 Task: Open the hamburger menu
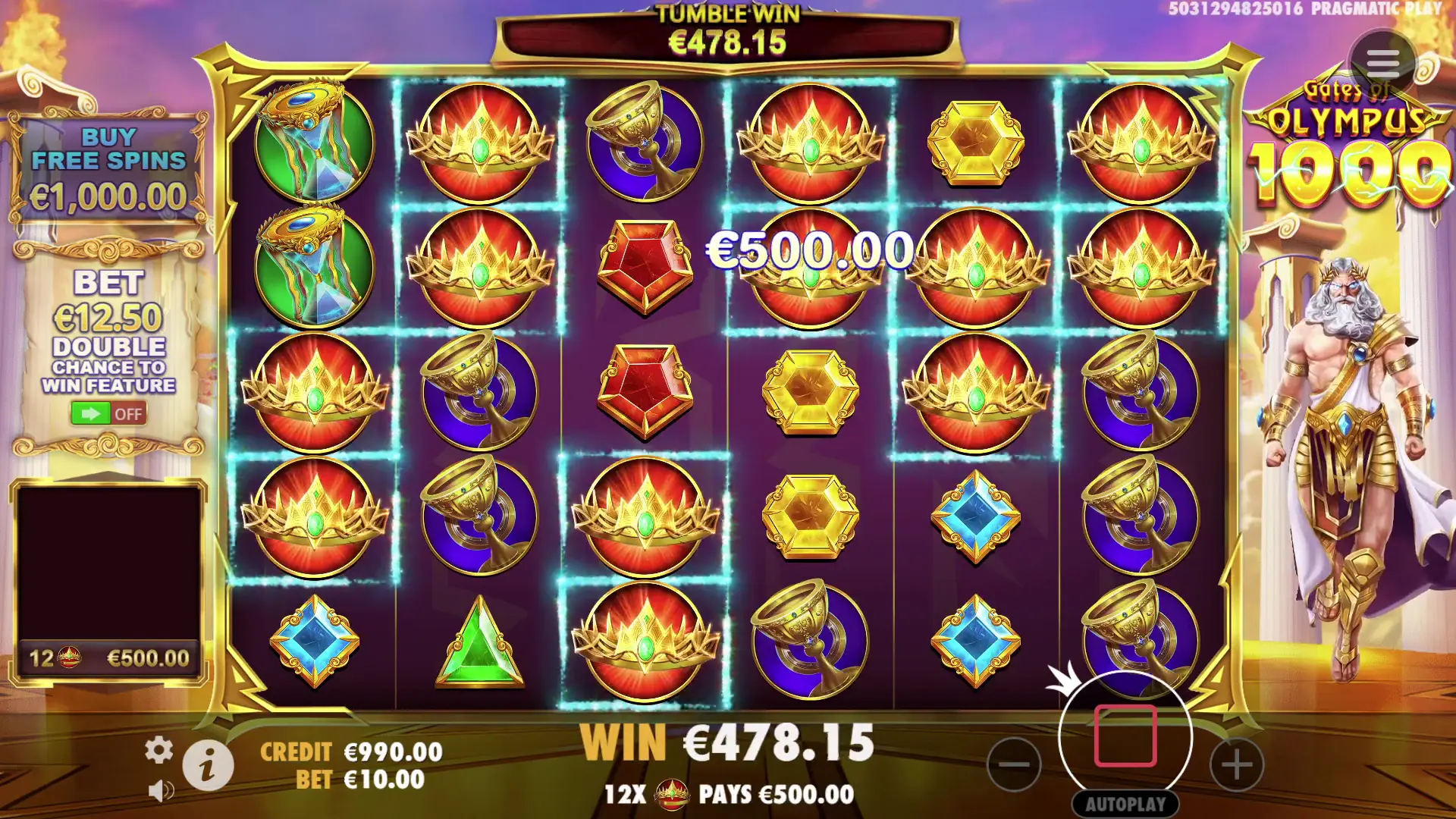point(1382,64)
